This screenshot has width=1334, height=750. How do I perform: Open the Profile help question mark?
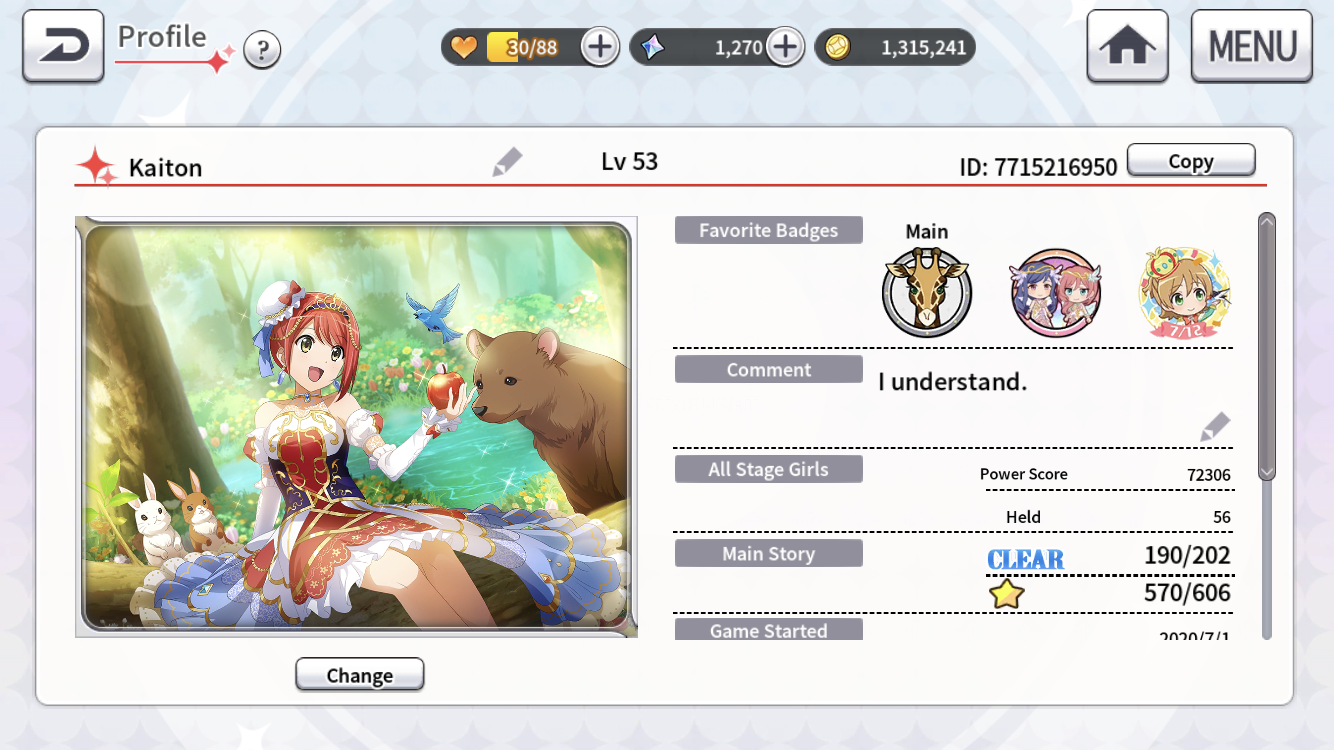tap(262, 49)
